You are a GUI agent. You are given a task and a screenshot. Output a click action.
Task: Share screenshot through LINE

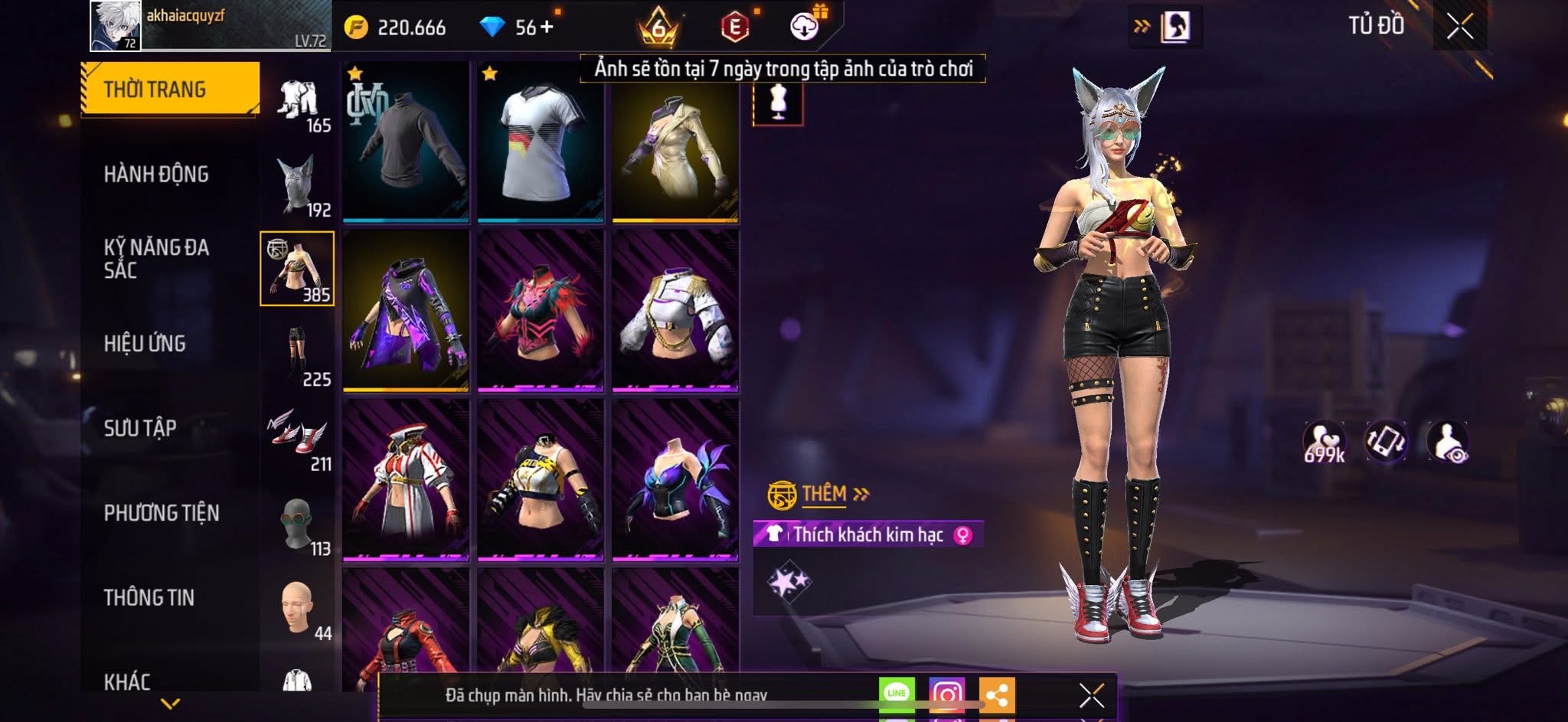point(897,694)
